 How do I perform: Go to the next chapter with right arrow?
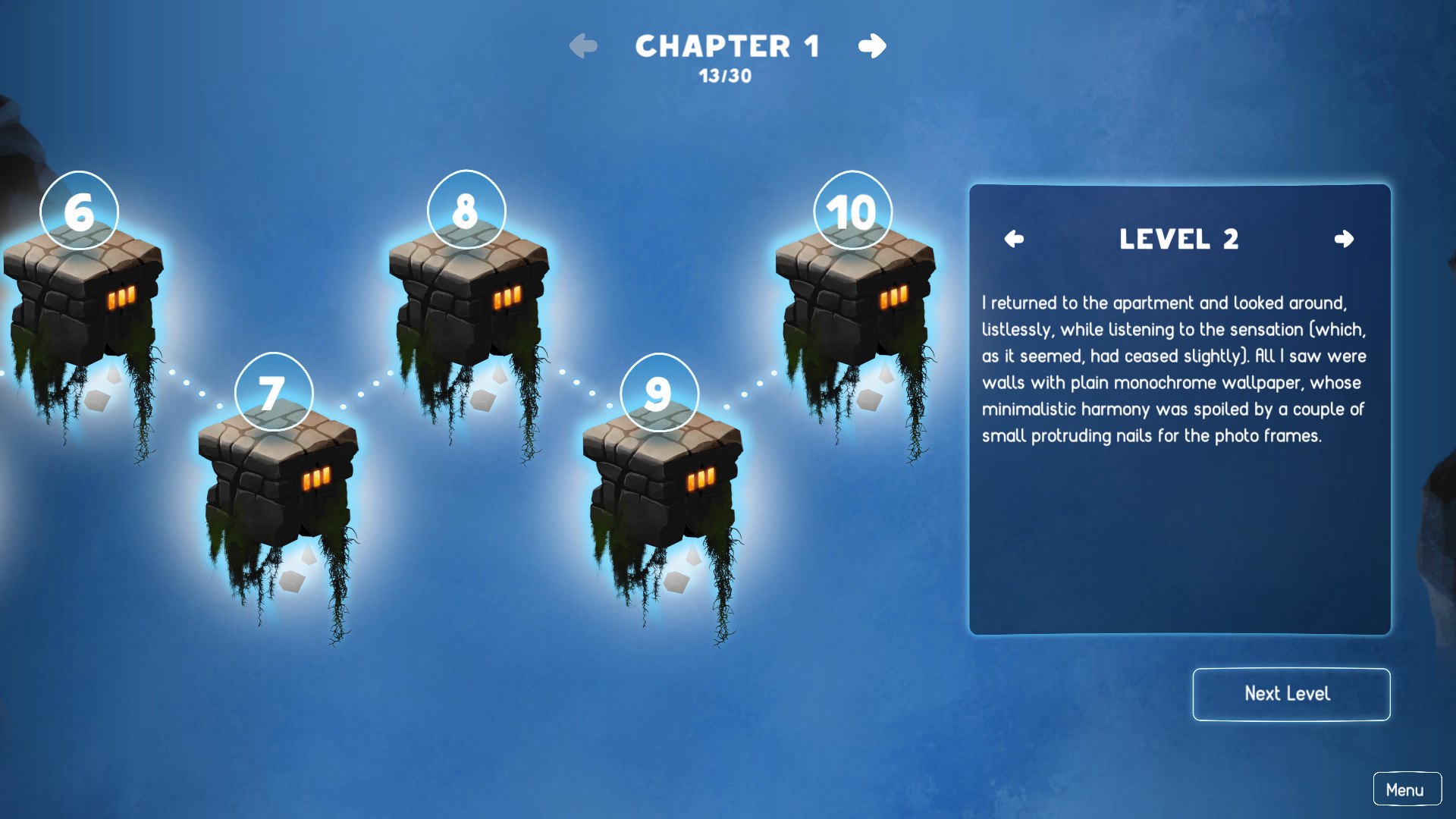click(872, 46)
